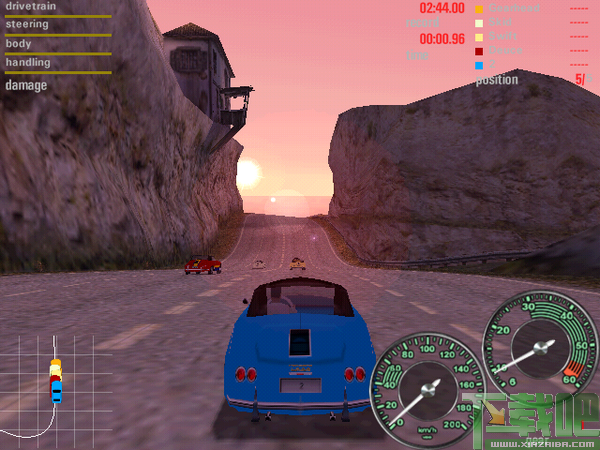Click the blue player car marker on minimap

coord(56,392)
